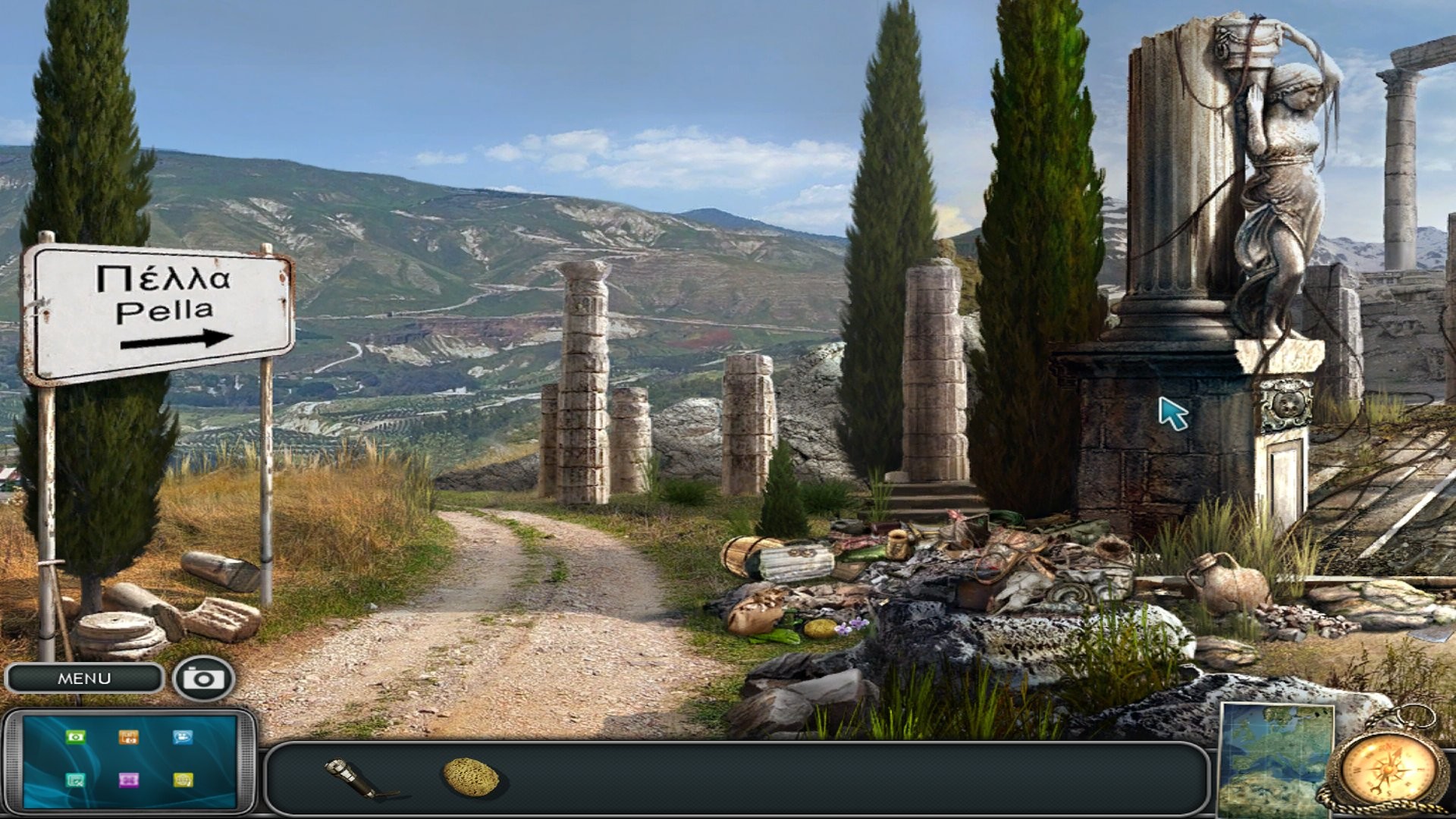Open the yellow globe app on the phone

183,780
